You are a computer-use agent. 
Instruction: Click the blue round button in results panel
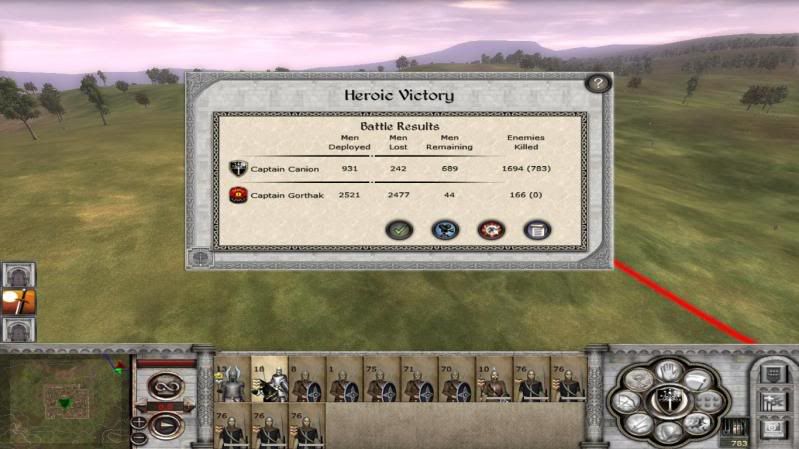tap(445, 230)
